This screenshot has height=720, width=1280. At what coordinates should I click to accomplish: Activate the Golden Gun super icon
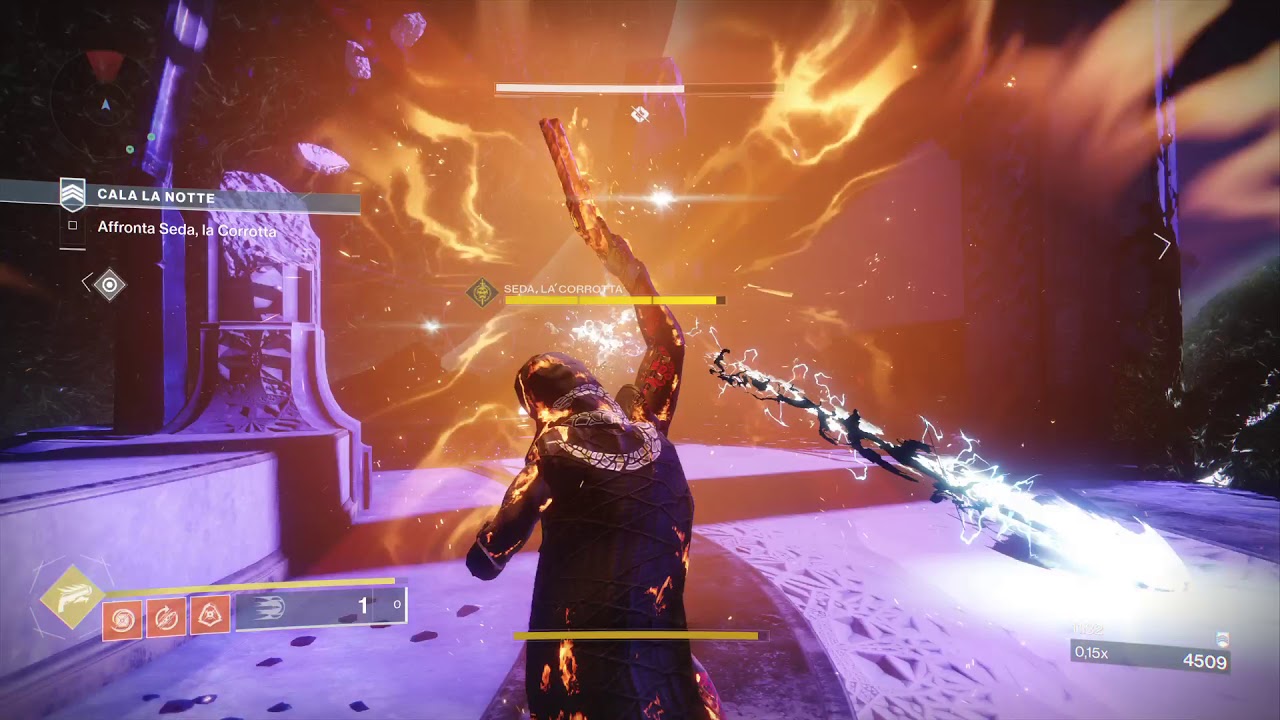point(73,597)
